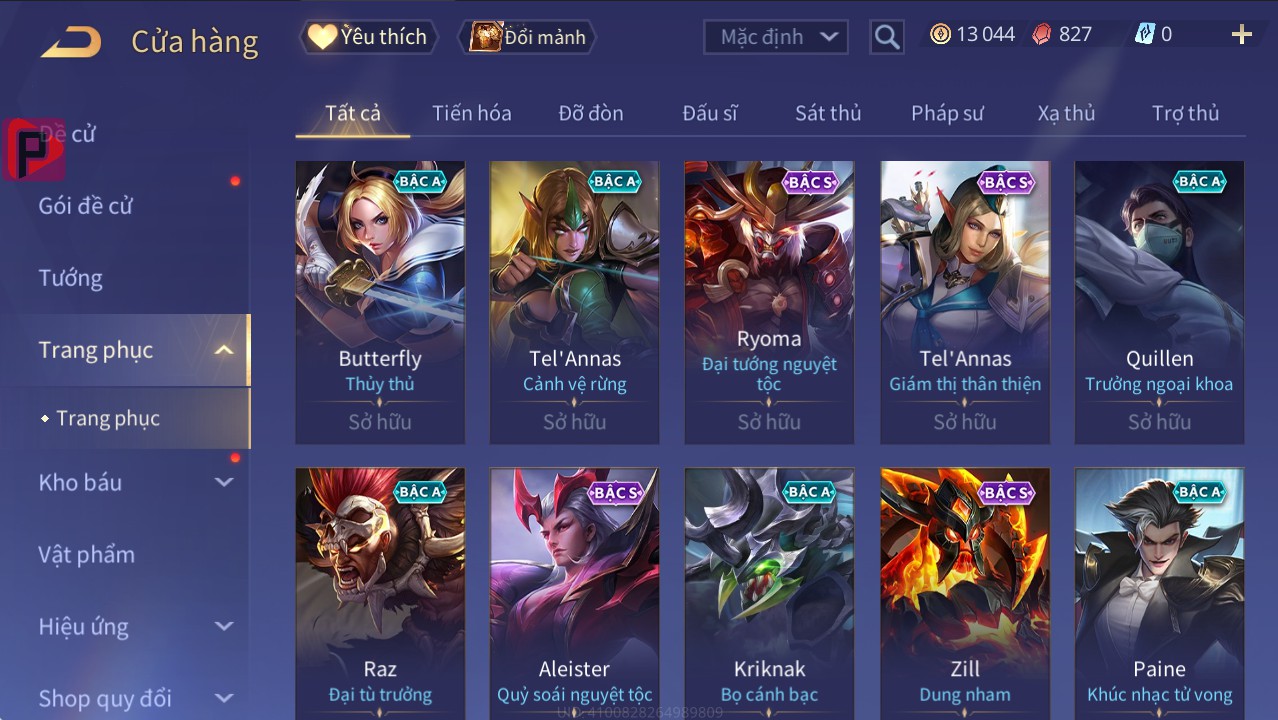Image resolution: width=1278 pixels, height=720 pixels.
Task: Switch to the Tiến hóa tab
Action: pos(471,113)
